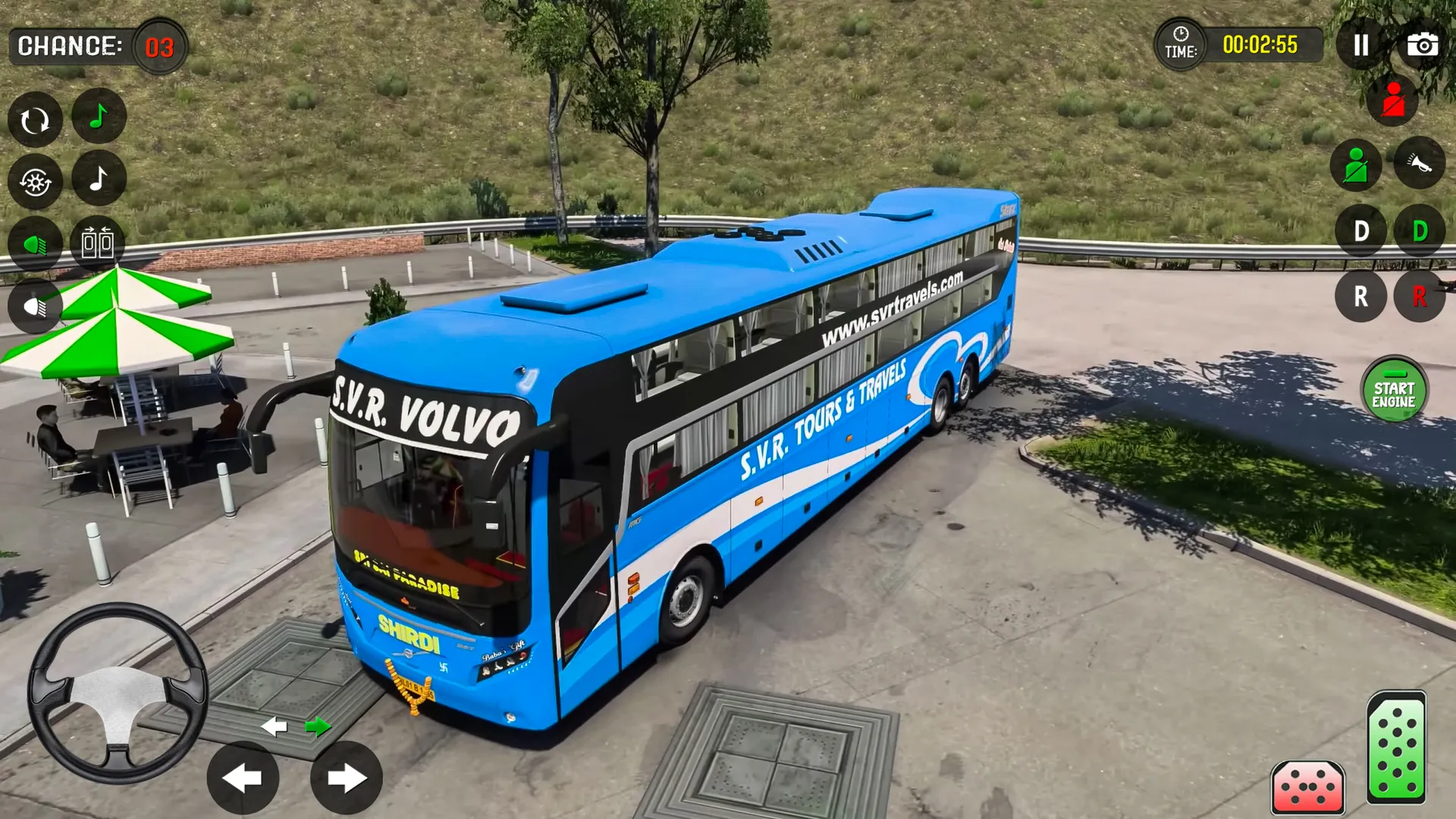Select the green D drive gear
This screenshot has height=819, width=1456.
[1420, 231]
